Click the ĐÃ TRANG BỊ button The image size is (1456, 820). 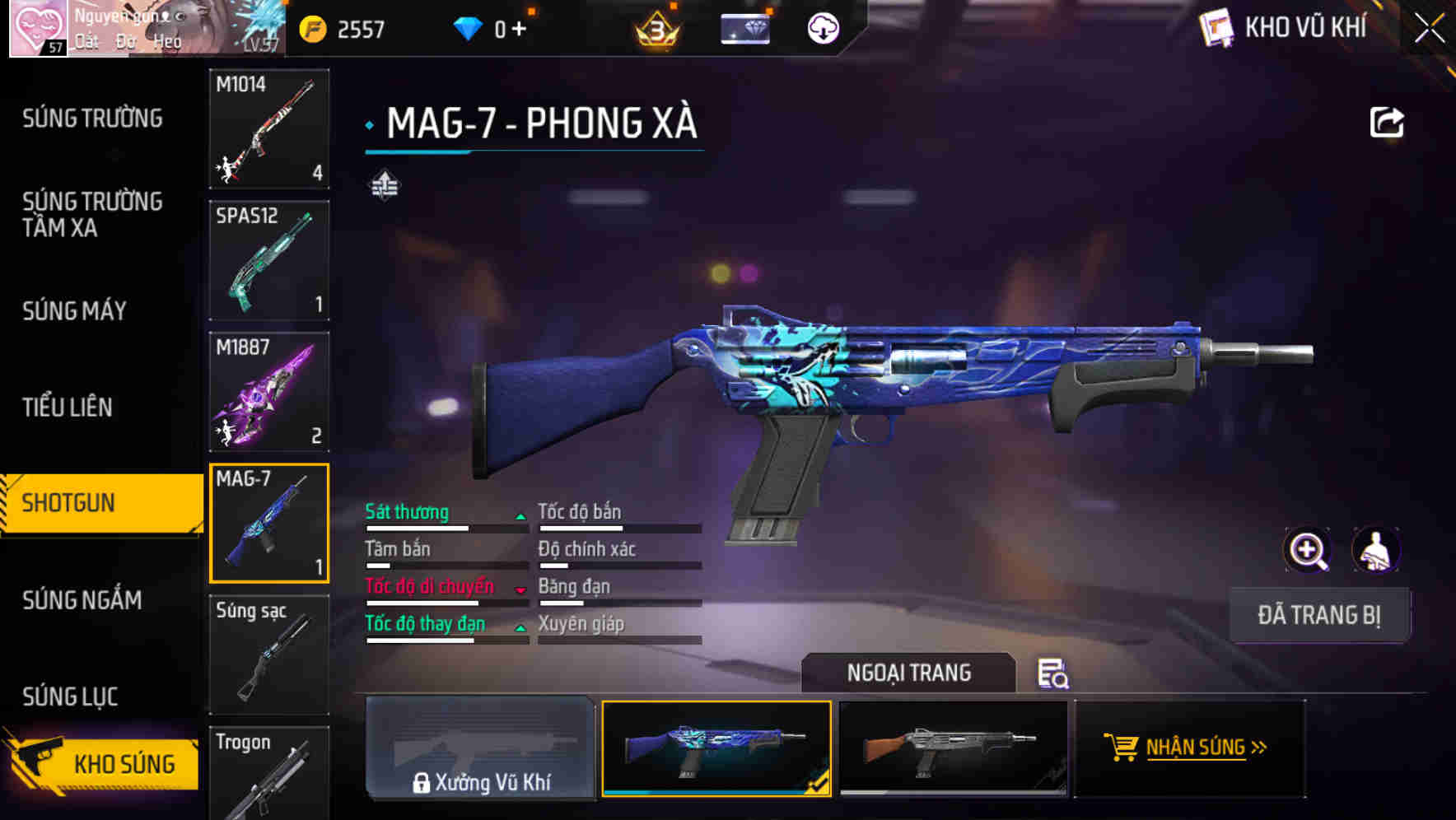tap(1319, 614)
